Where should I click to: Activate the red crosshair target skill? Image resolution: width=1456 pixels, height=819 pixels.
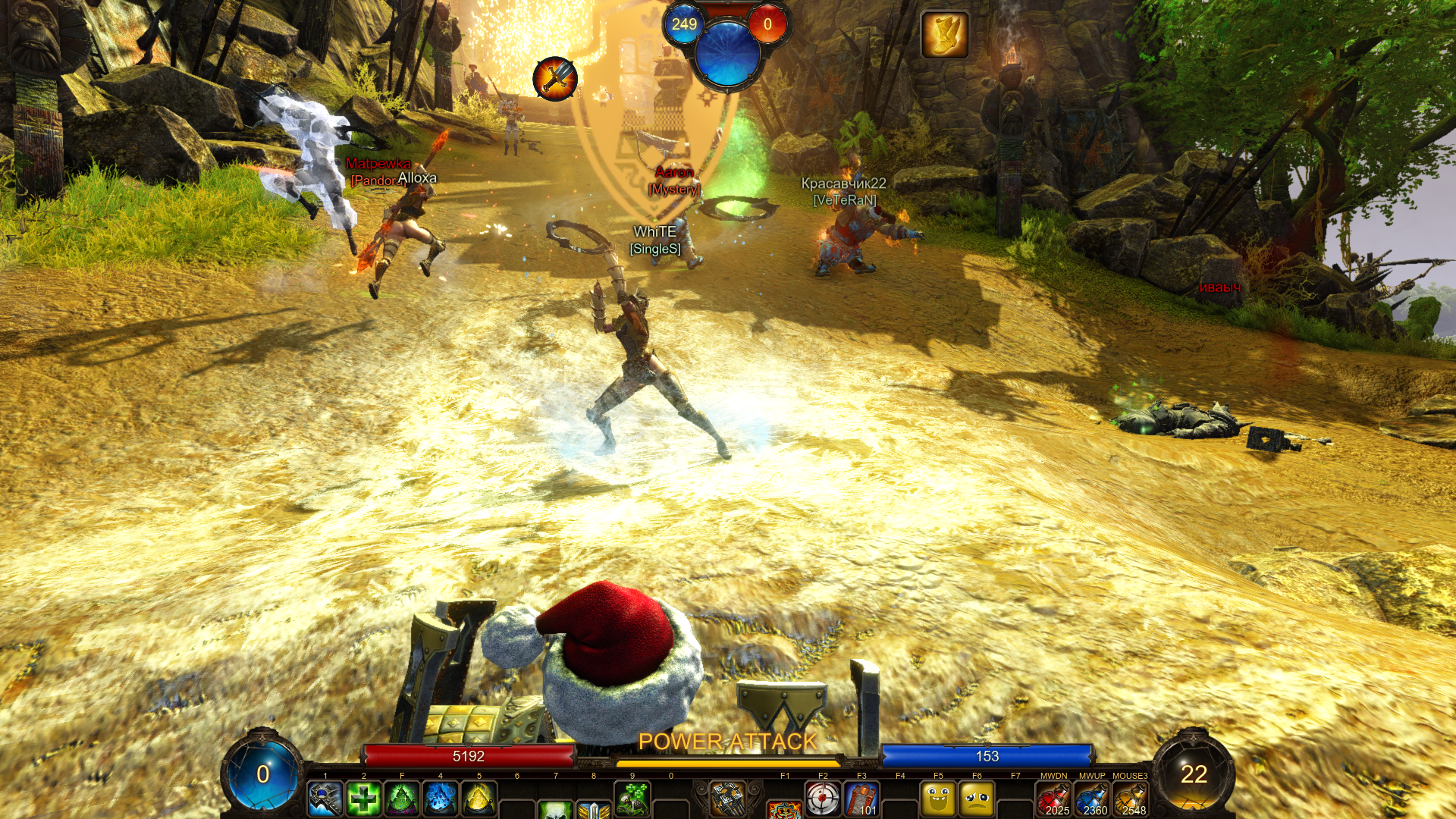pos(823,799)
